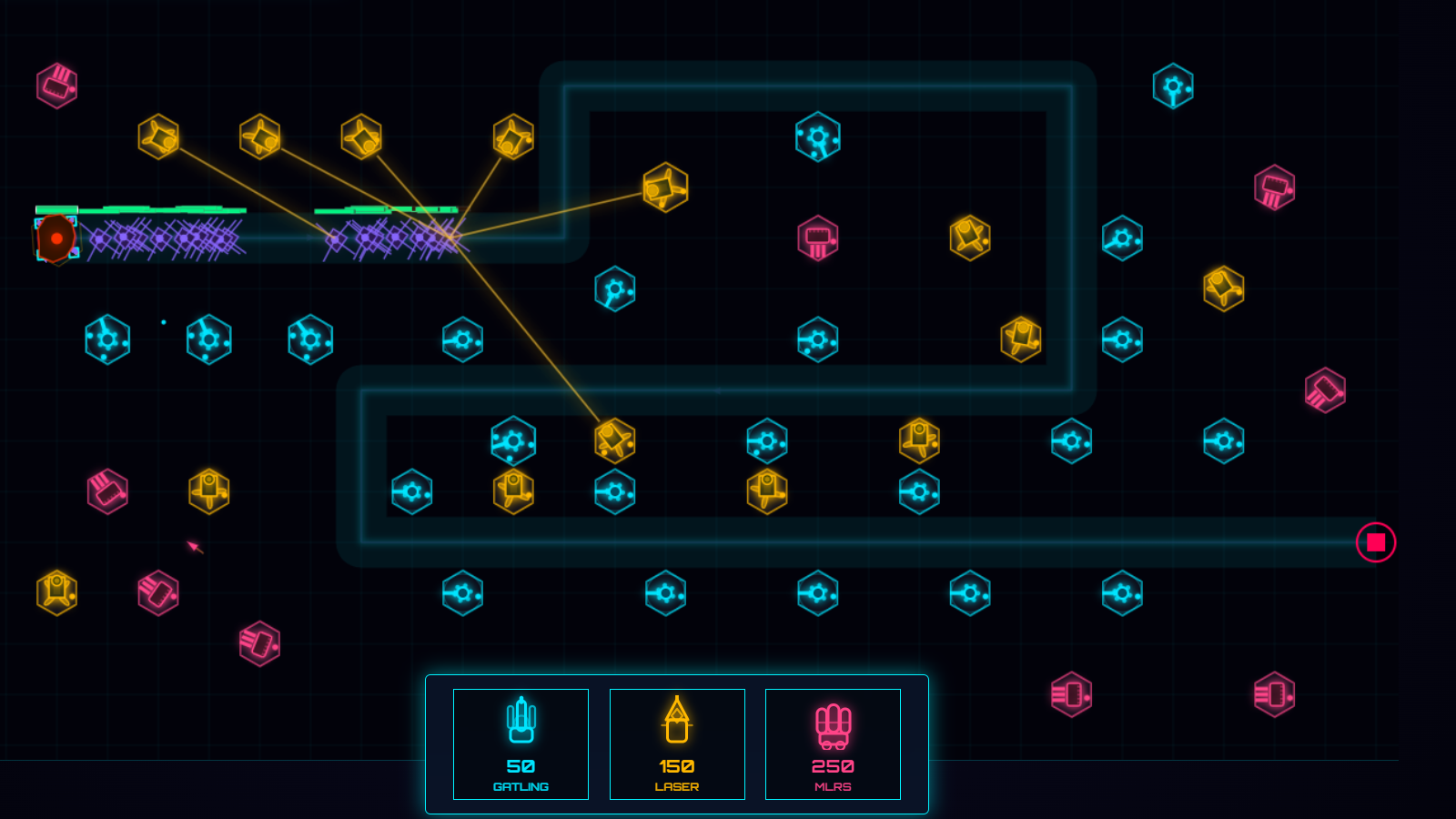1456x819 pixels.
Task: Click the cyan gatling tower inside the upper loop
Action: (817, 136)
